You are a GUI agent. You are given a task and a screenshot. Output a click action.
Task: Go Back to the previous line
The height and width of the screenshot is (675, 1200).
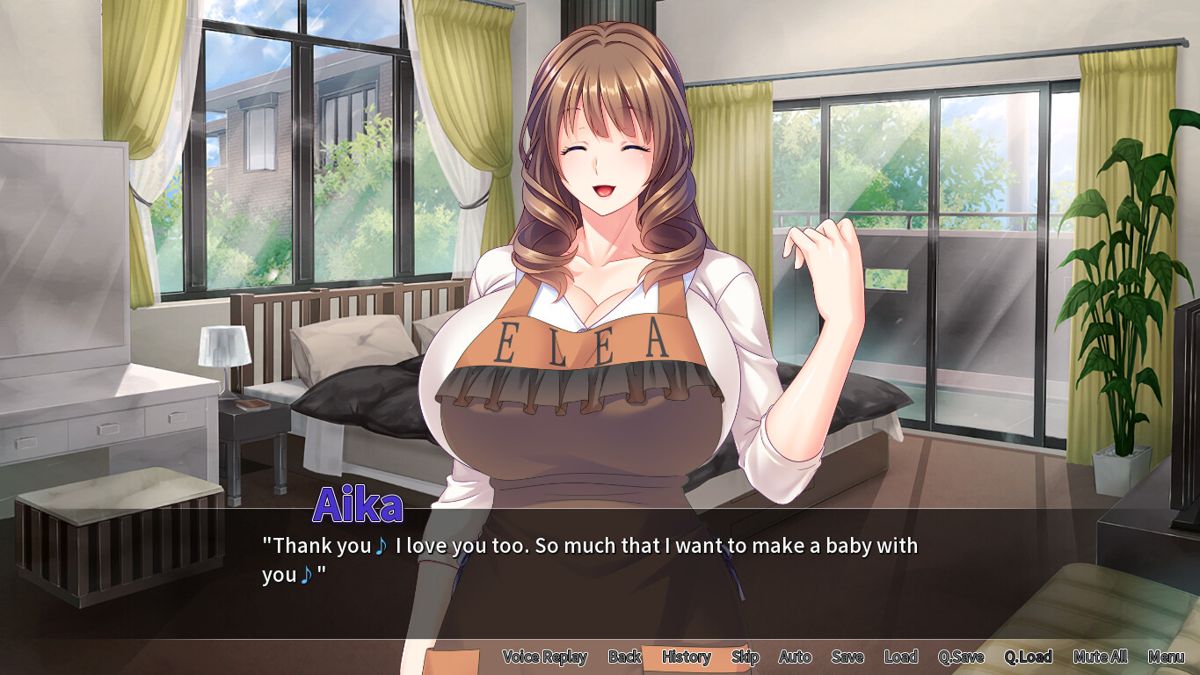pyautogui.click(x=625, y=657)
